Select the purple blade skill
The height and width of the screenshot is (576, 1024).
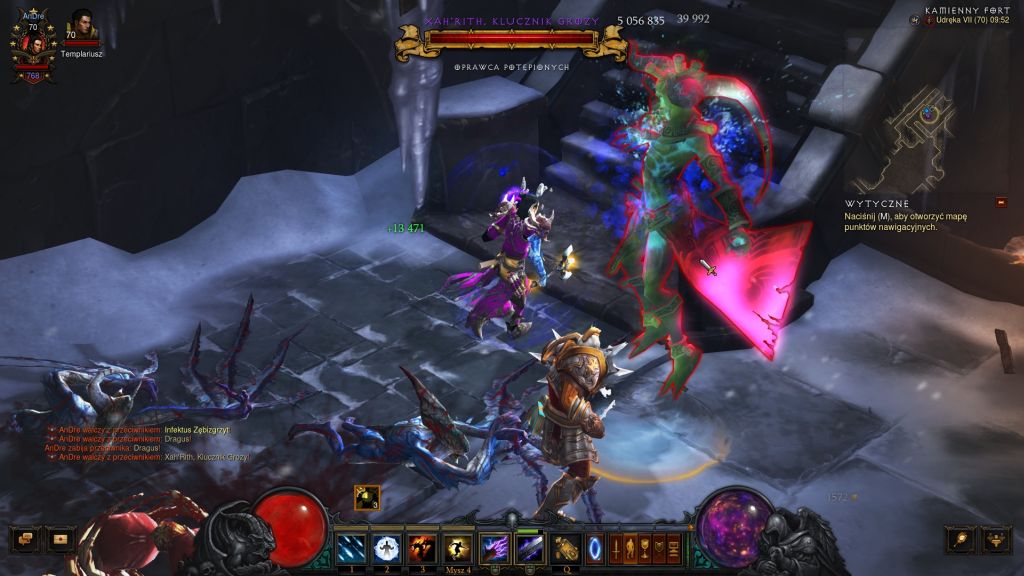coord(530,548)
